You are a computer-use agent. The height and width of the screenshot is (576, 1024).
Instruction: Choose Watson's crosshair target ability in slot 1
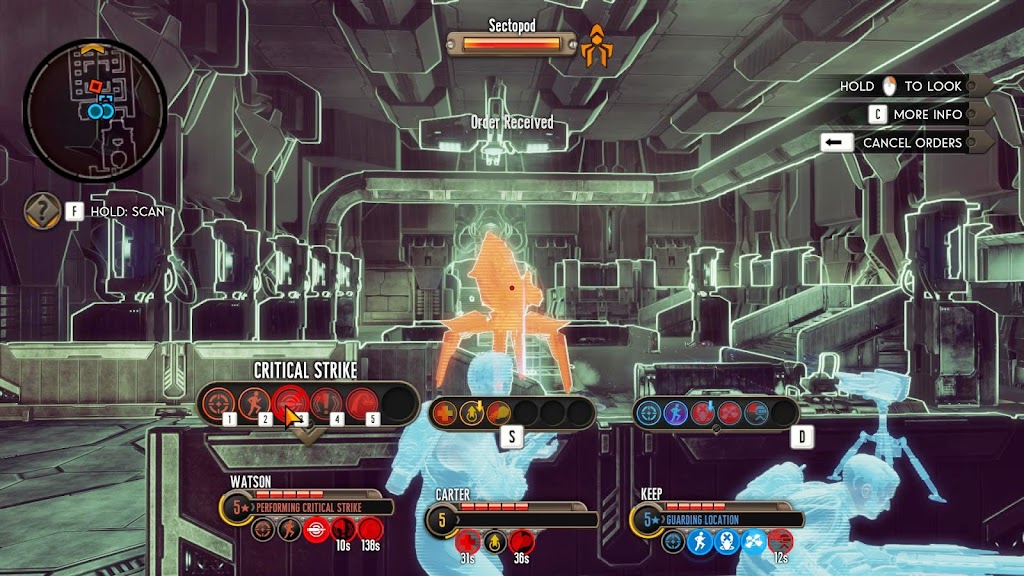point(218,403)
